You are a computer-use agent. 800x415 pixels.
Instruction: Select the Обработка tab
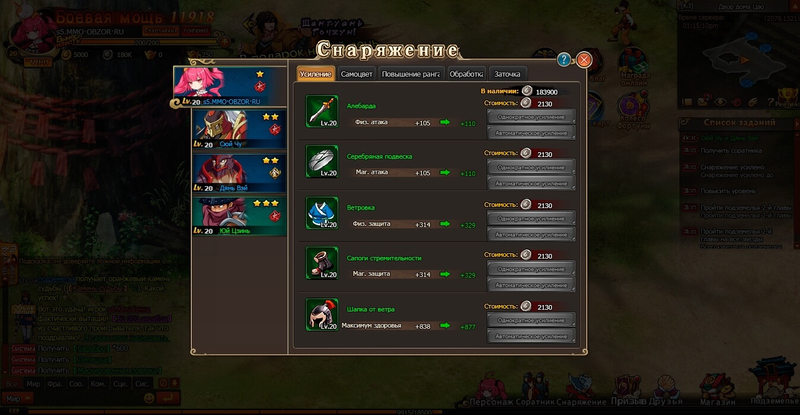pyautogui.click(x=467, y=74)
